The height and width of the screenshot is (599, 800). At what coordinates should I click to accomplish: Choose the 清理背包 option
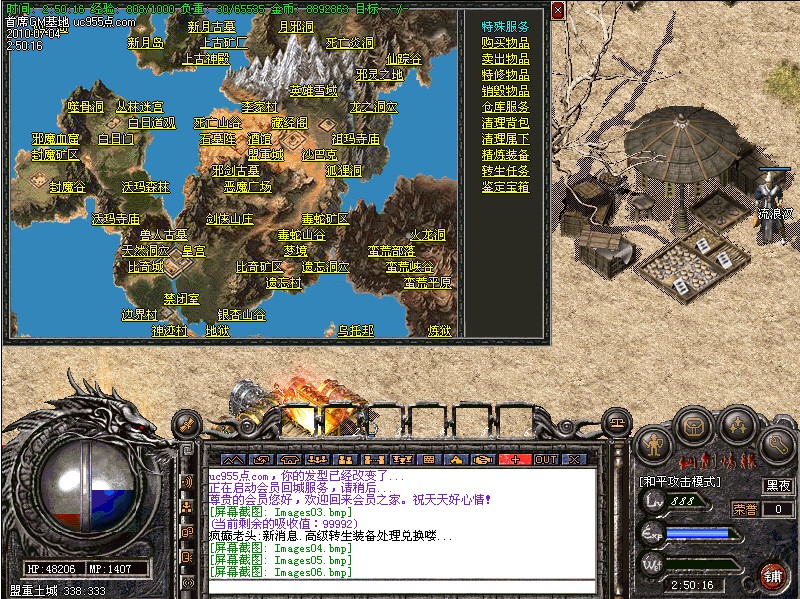[x=505, y=123]
